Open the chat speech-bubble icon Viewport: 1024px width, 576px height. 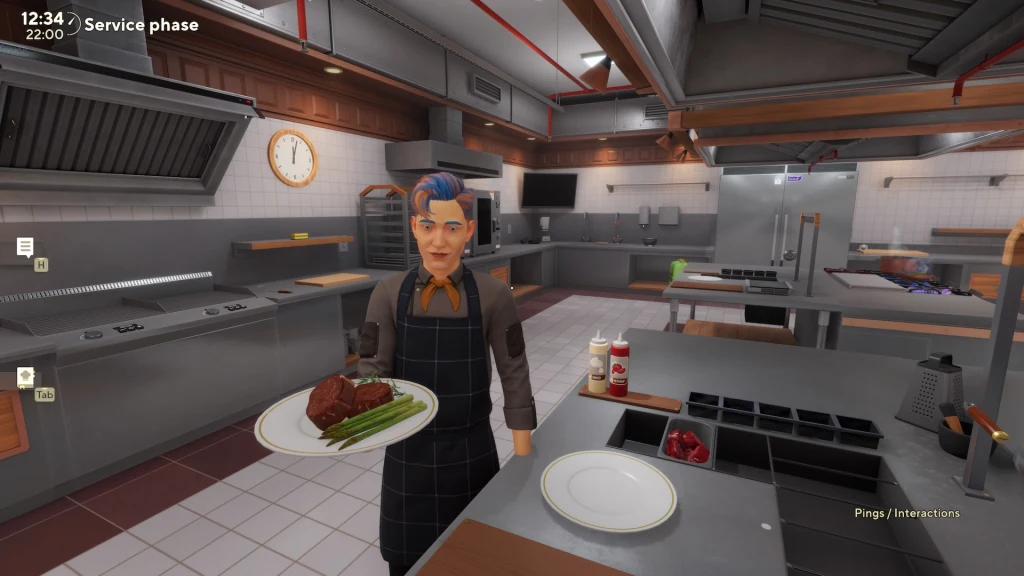click(x=25, y=247)
